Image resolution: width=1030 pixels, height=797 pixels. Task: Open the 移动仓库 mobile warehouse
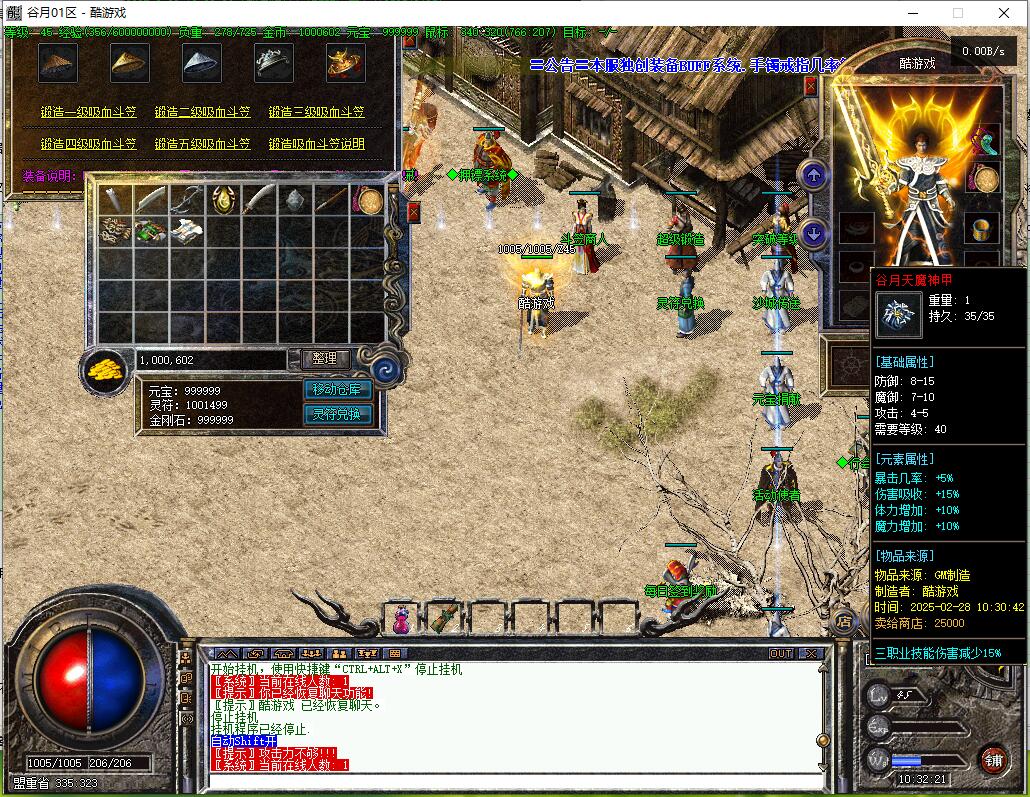(338, 389)
